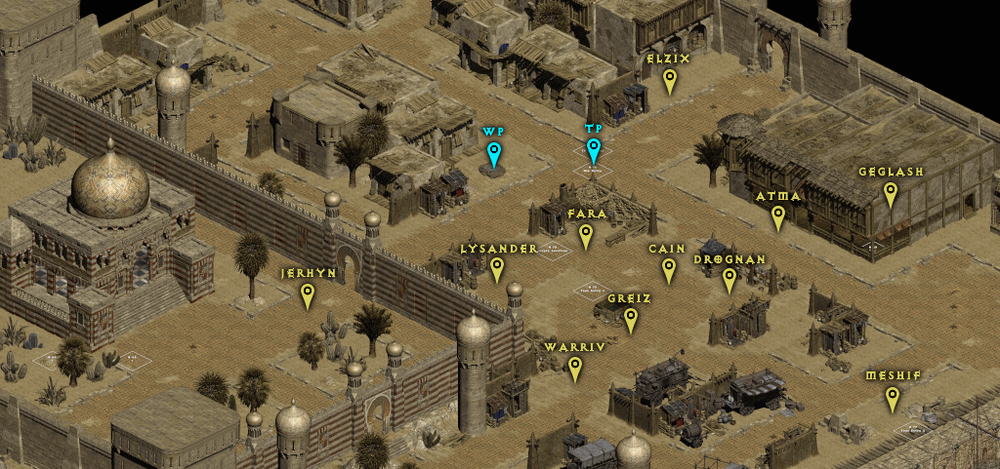Choose the Greiz map marker
The image size is (1000, 469).
630,319
